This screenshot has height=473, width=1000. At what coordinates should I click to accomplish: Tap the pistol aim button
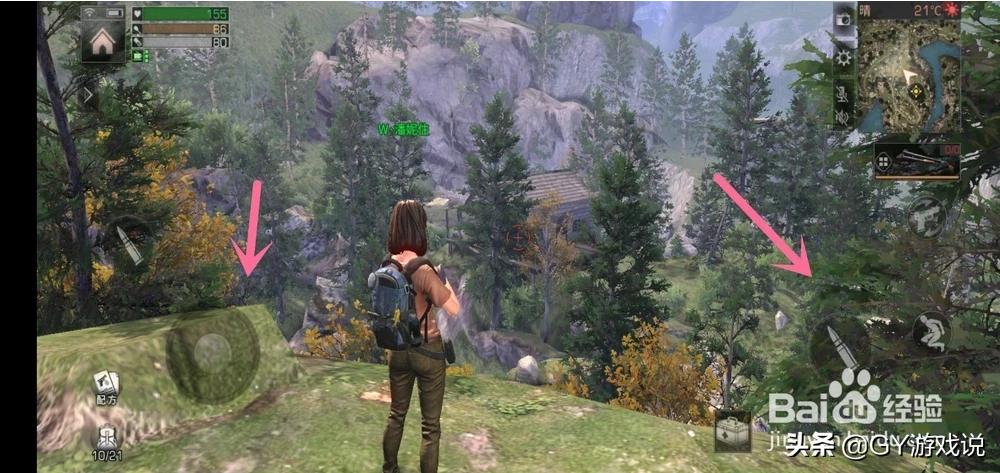(x=926, y=215)
